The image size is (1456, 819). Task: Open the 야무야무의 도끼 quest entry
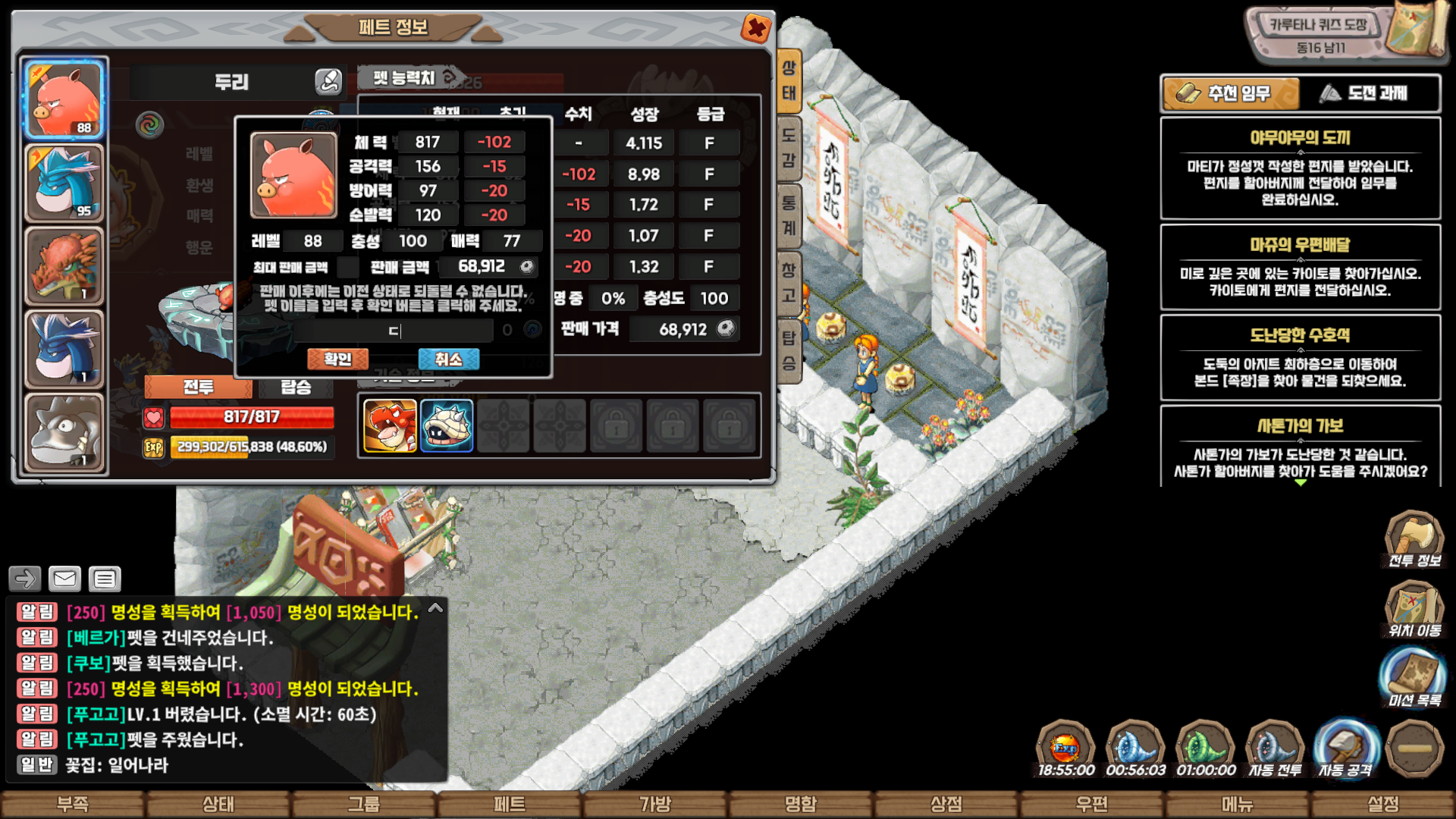click(1300, 168)
